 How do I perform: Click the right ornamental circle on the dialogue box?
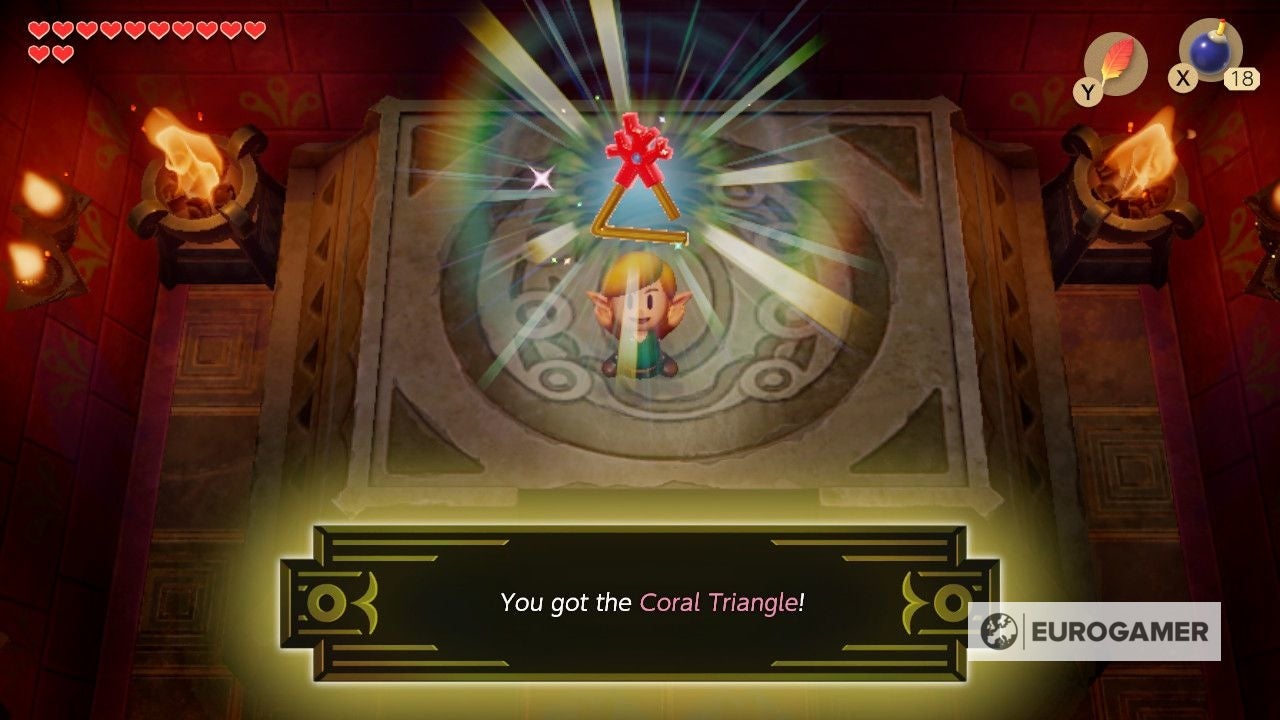click(951, 601)
